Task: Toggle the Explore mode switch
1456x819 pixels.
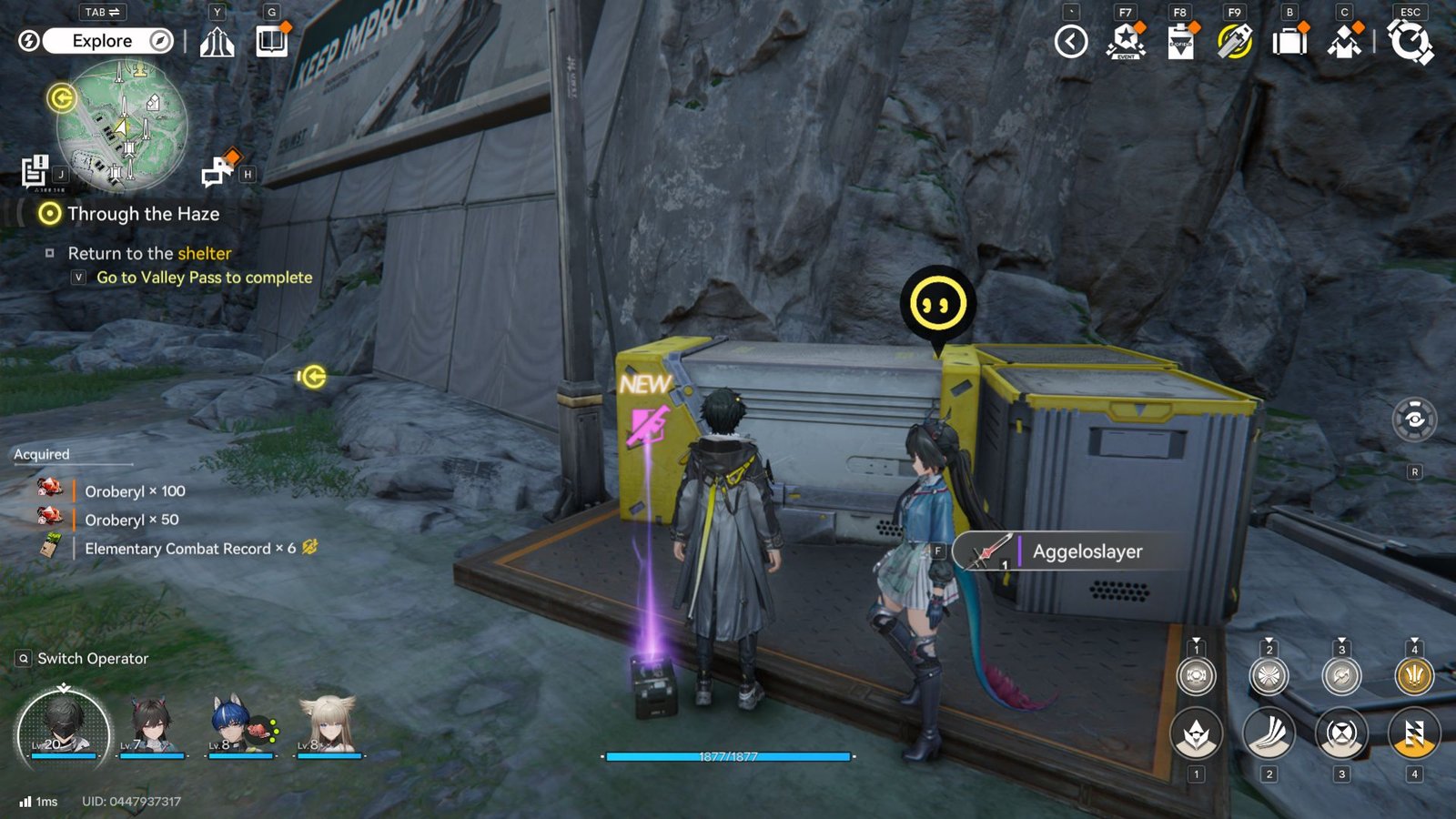Action: tap(108, 41)
